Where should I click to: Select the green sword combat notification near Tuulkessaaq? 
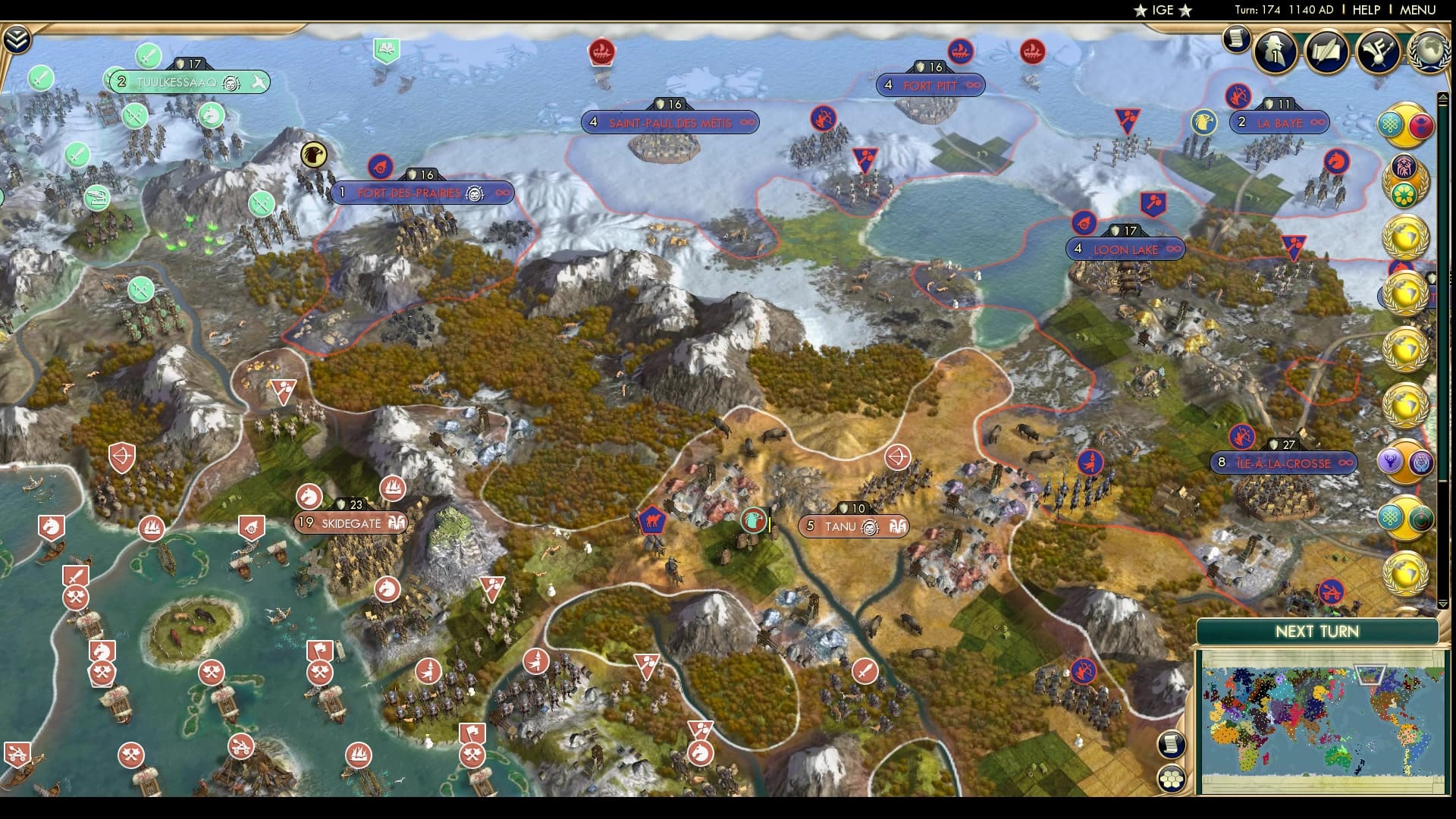pos(149,55)
